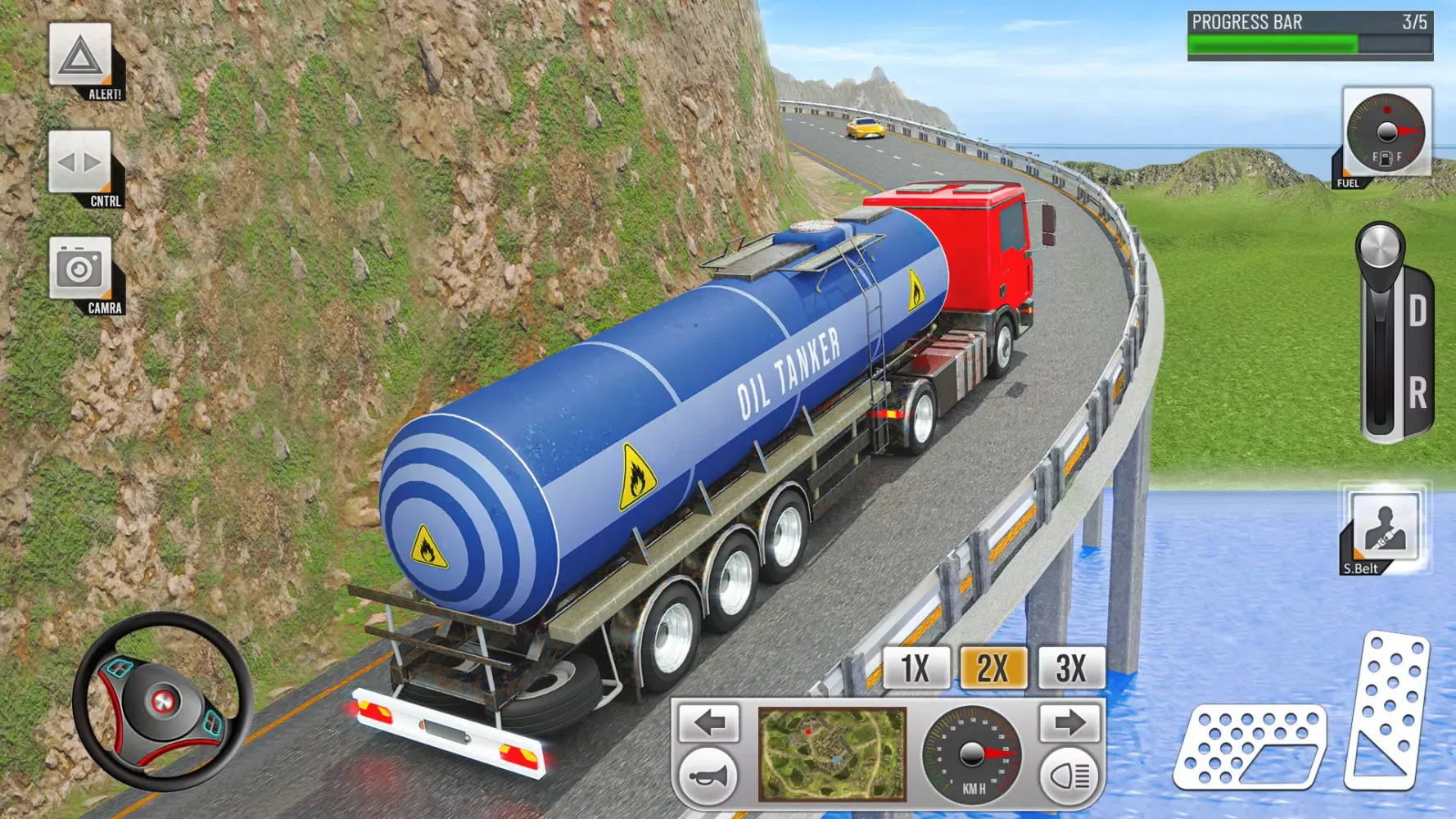The height and width of the screenshot is (819, 1456).
Task: Toggle the 2X speed multiplier
Action: (994, 668)
